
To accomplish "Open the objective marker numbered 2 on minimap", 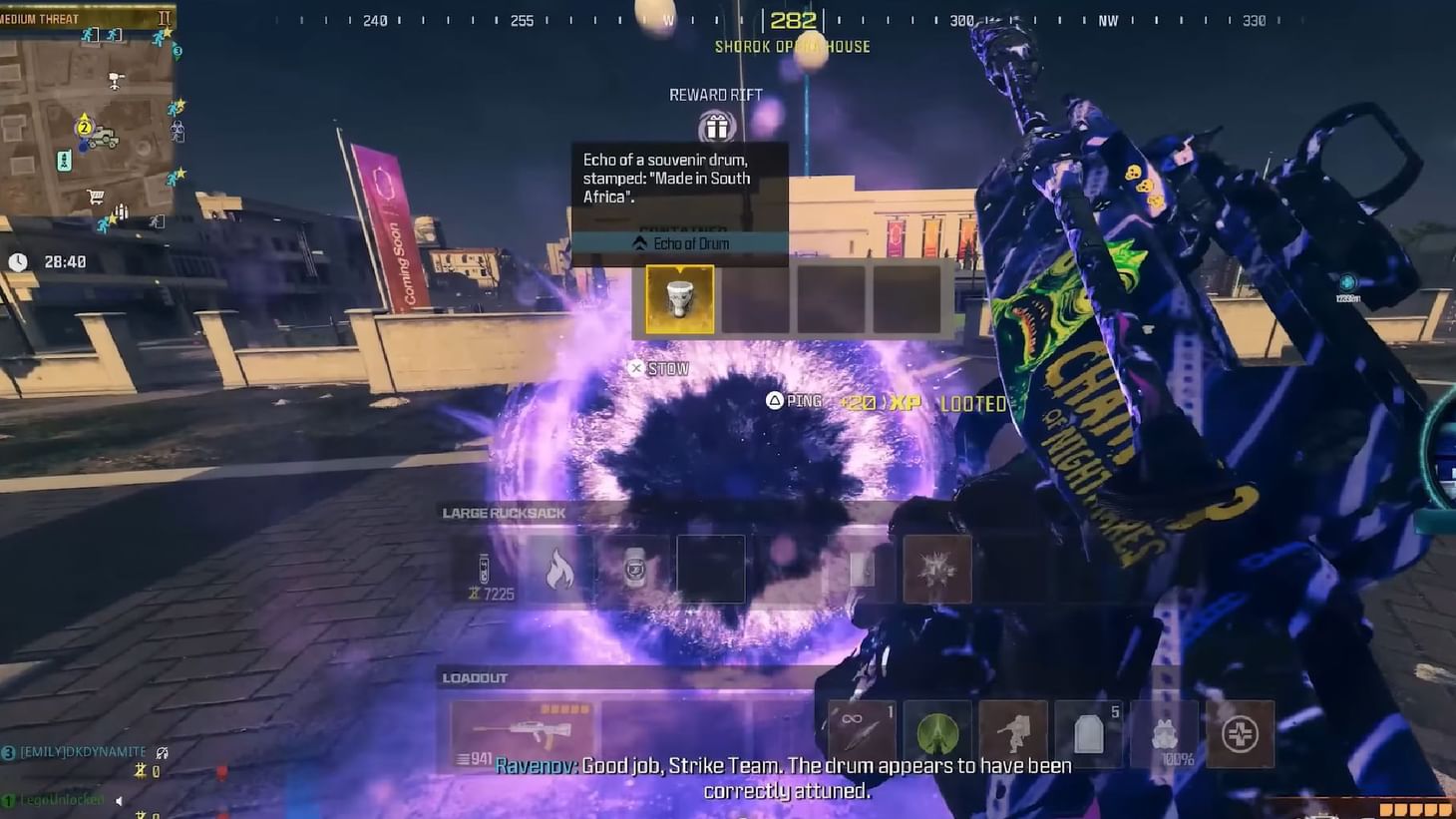I will 84,128.
